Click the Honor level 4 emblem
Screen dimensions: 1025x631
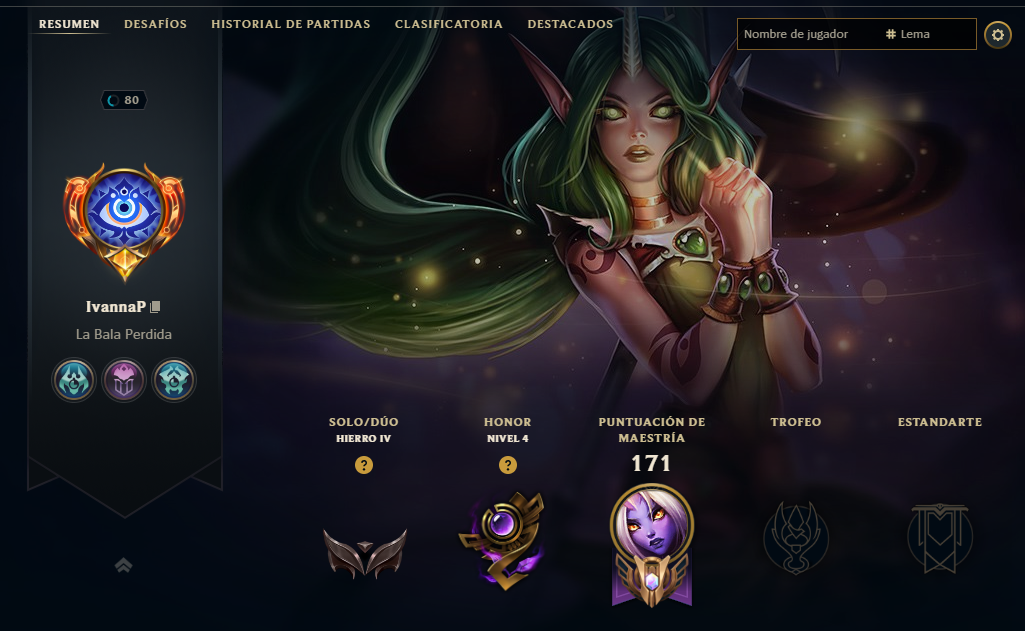pos(503,540)
